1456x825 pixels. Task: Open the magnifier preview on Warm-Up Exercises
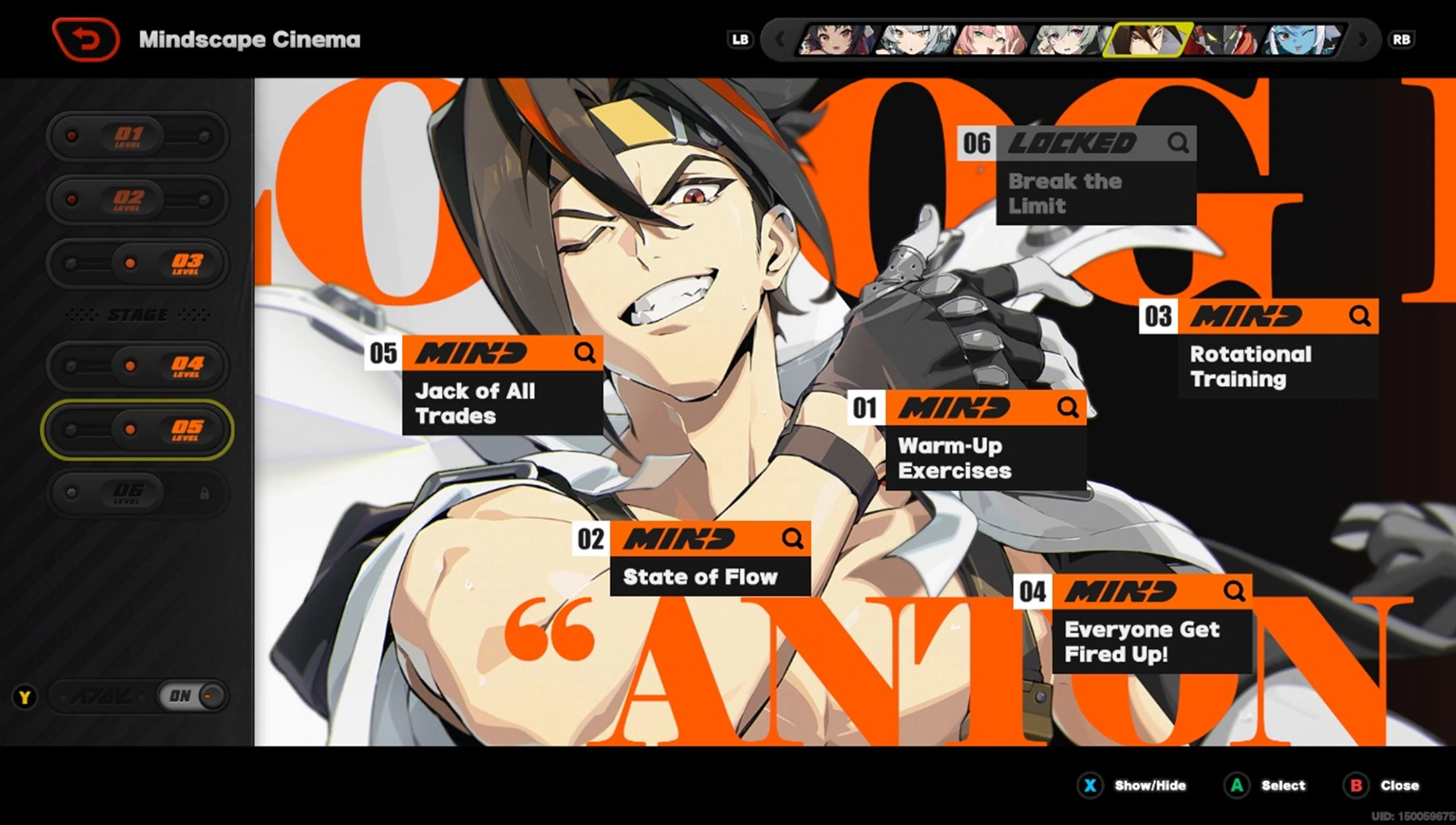pos(1068,406)
